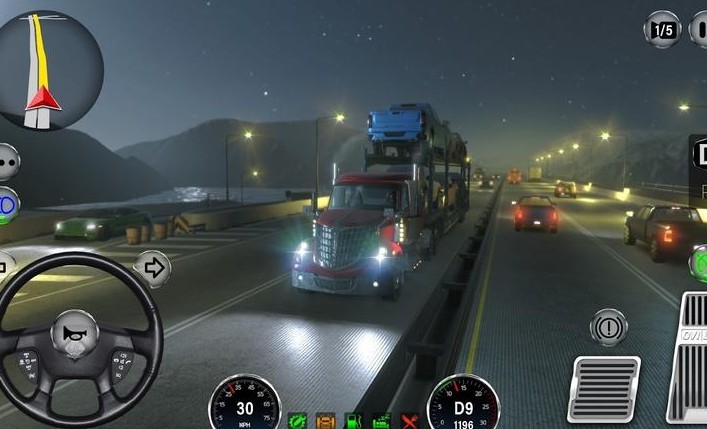The height and width of the screenshot is (429, 707).
Task: Click the green engine check icon
Action: pyautogui.click(x=298, y=421)
